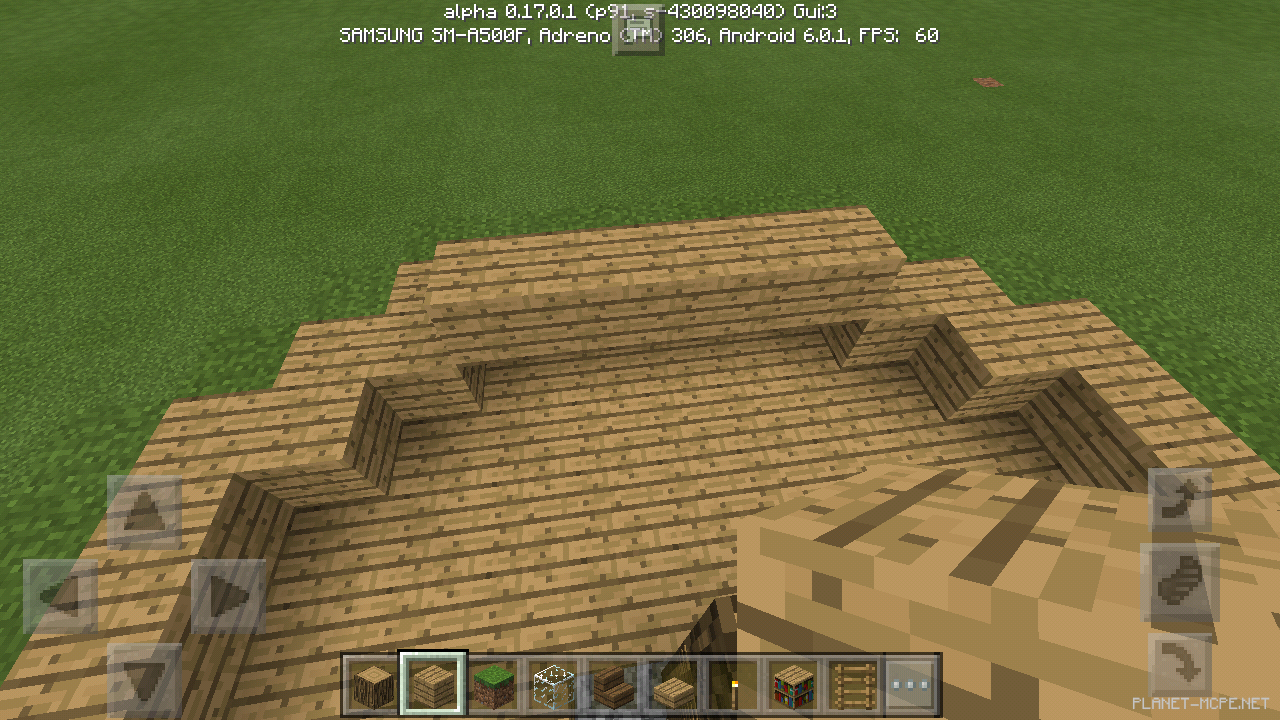1280x720 pixels.
Task: Select the oak log in the hotbar
Action: pyautogui.click(x=371, y=681)
